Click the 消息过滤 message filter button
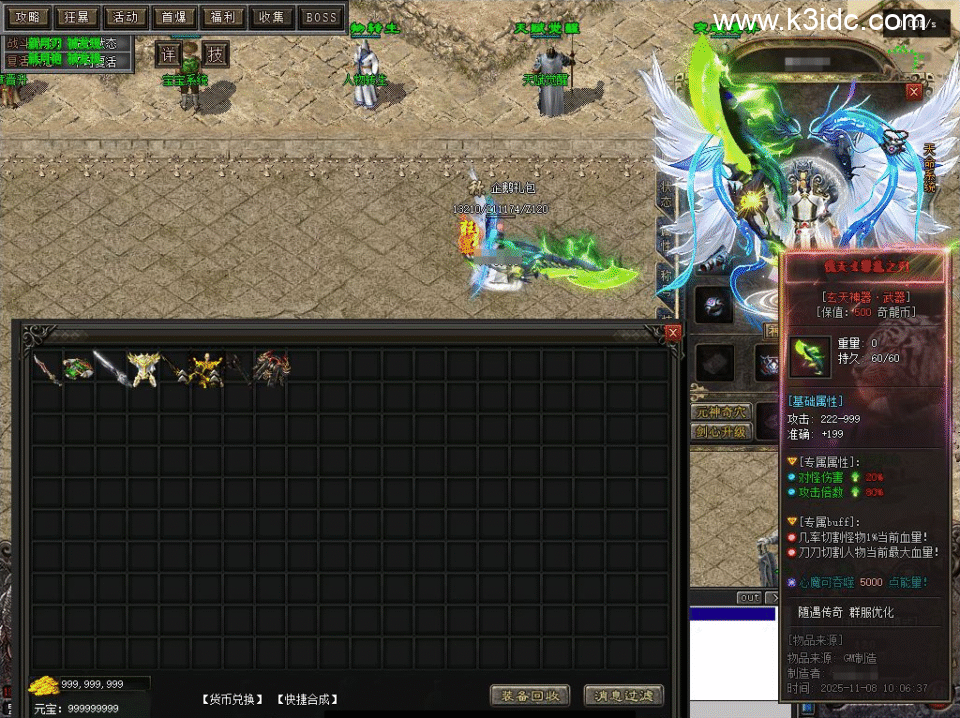Viewport: 960px width, 718px height. click(624, 695)
